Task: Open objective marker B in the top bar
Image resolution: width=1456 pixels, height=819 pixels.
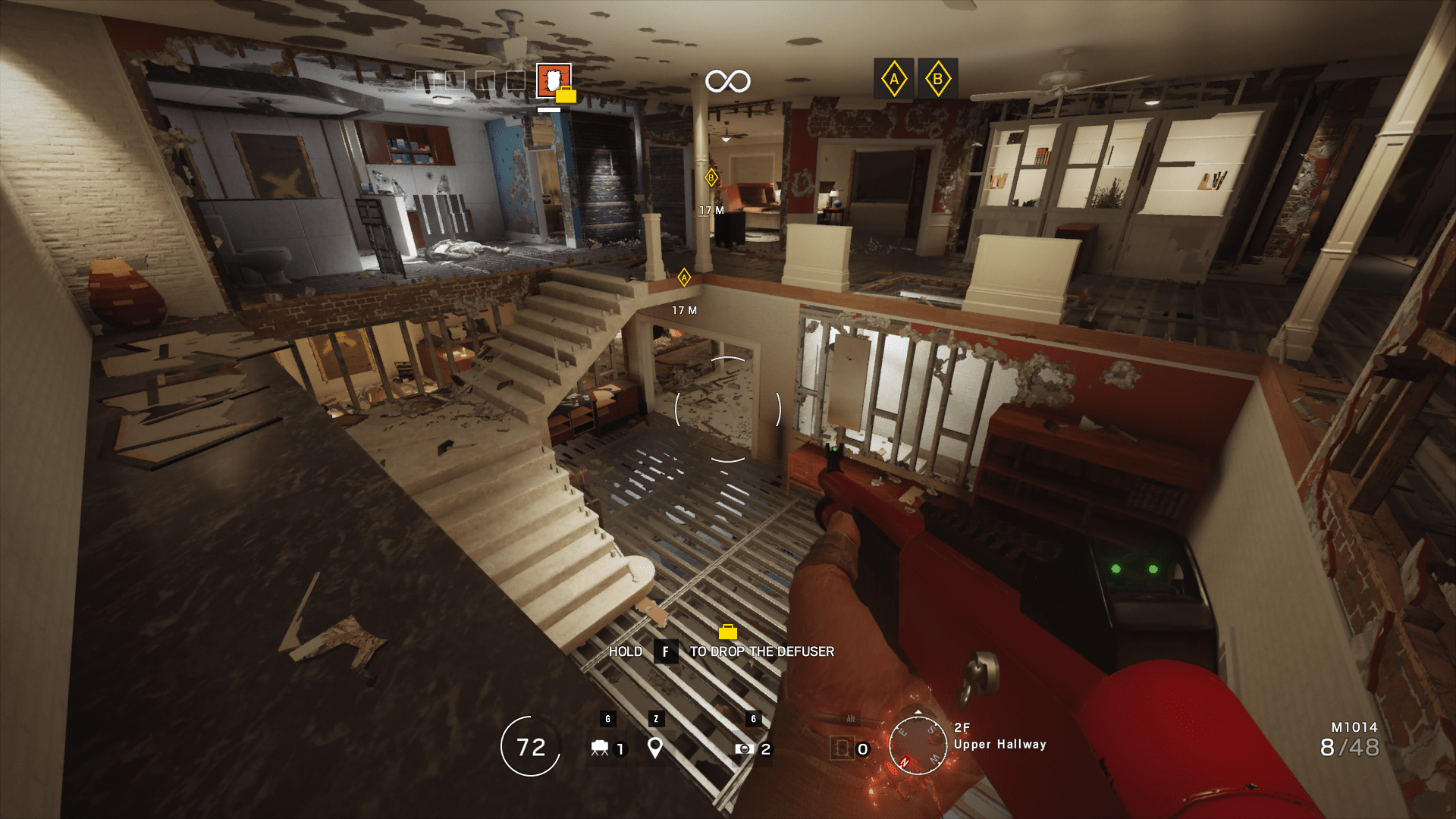Action: point(938,78)
